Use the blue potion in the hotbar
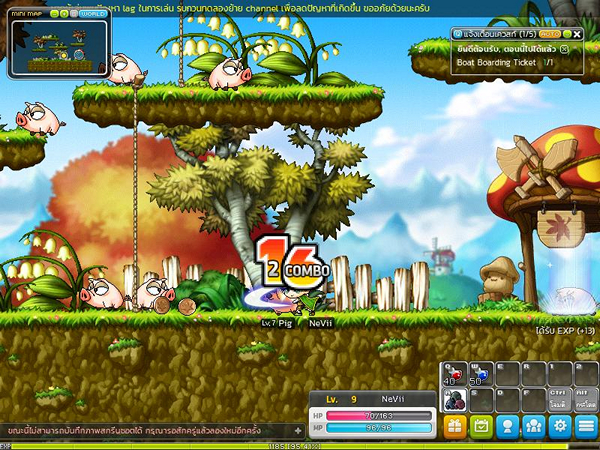 coord(477,374)
